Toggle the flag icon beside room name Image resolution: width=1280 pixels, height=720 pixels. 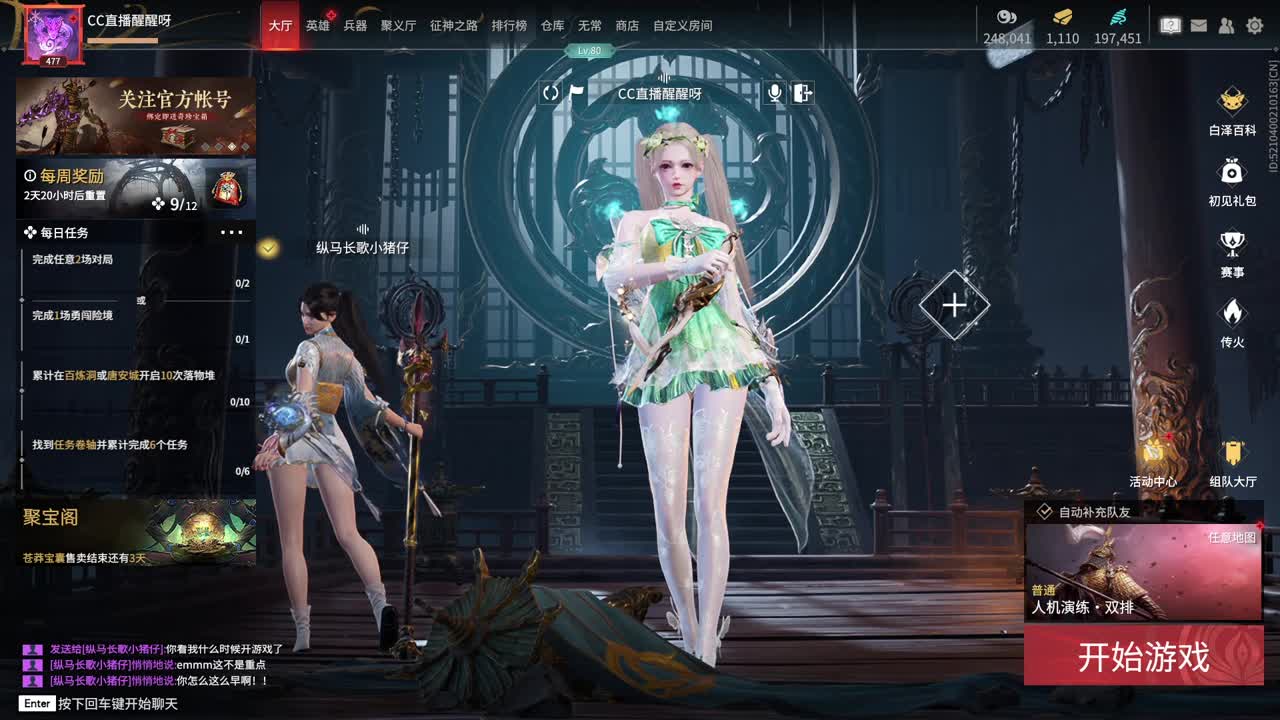[x=577, y=93]
